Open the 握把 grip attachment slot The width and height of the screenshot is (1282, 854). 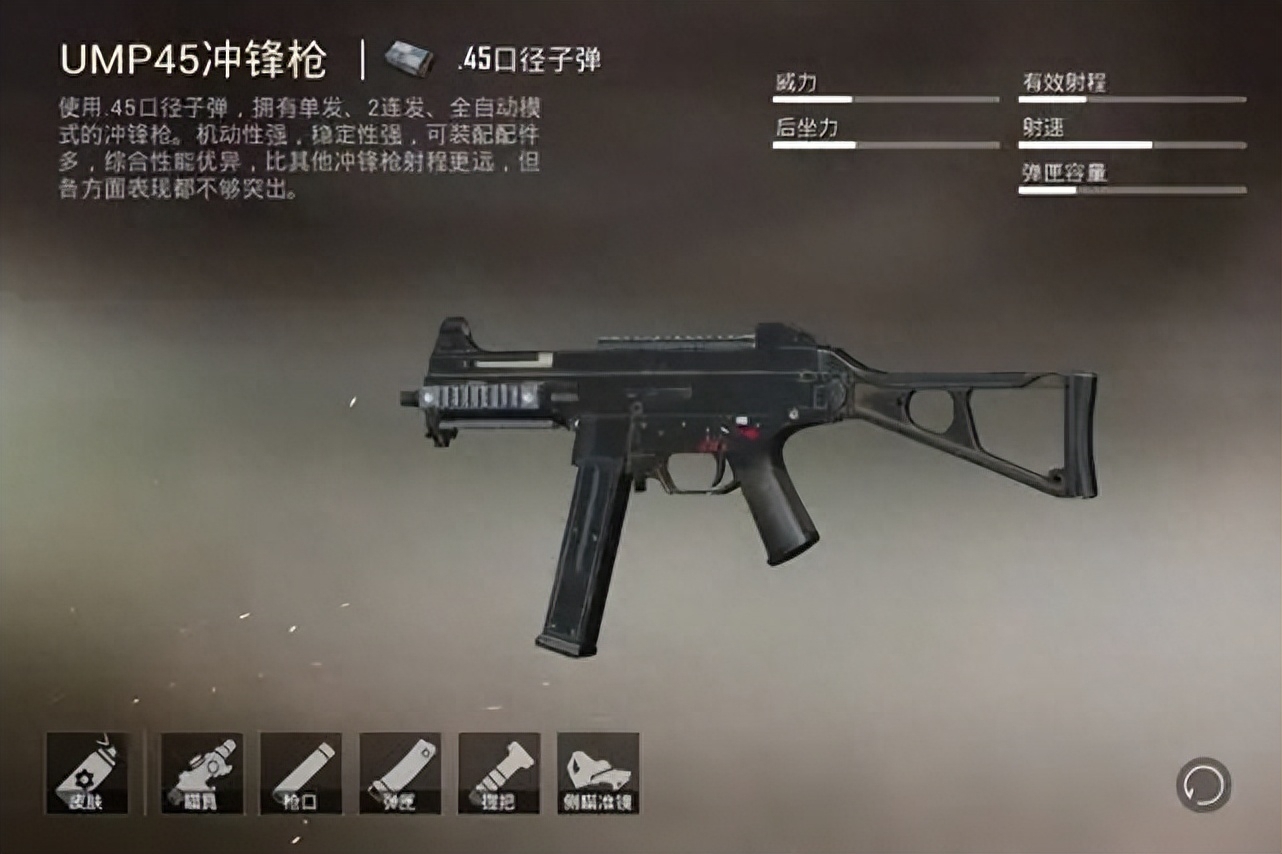[x=499, y=773]
